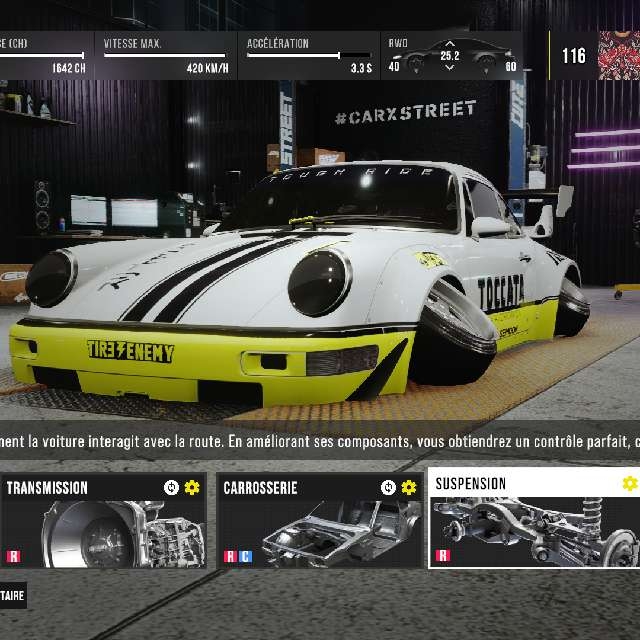Click the partially visible button below Transmission
Image resolution: width=640 pixels, height=640 pixels.
point(13,594)
